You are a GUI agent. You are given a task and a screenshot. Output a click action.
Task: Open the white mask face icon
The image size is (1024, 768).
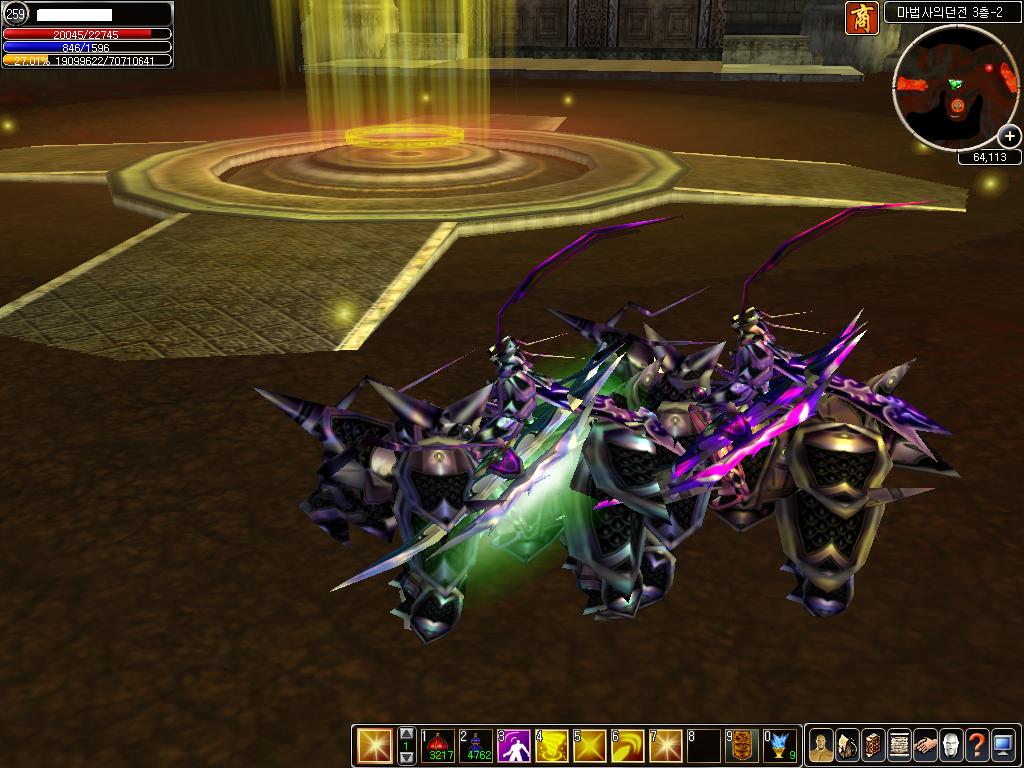pyautogui.click(x=951, y=746)
